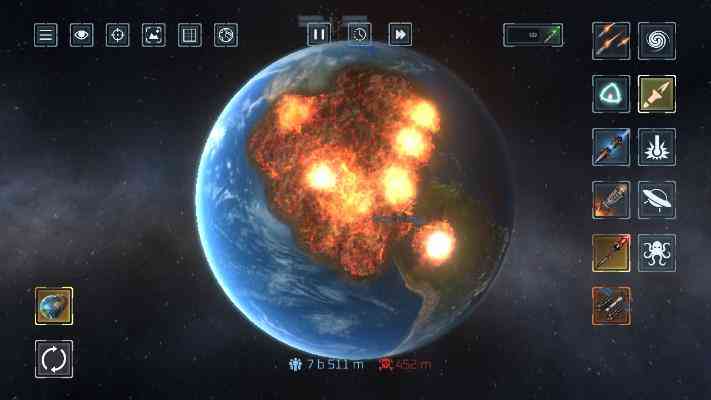Open the globe map view icon
Viewport: 711px width, 400px height.
(226, 35)
